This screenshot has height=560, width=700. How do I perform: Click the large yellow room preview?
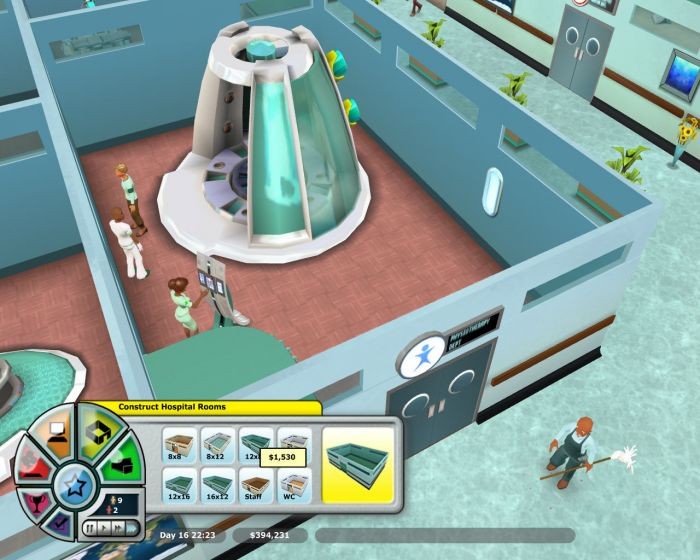tap(360, 459)
